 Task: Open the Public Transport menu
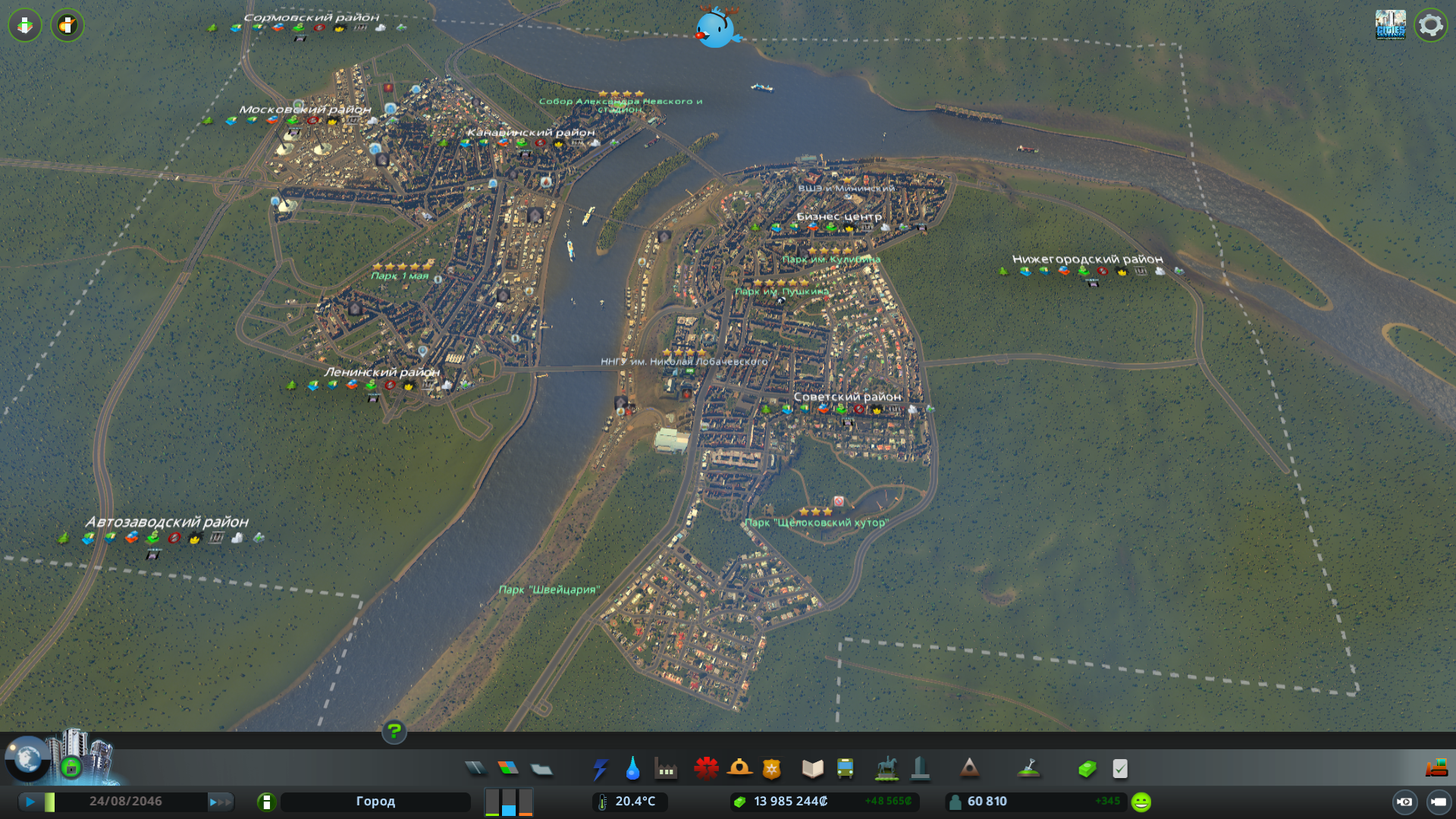846,768
